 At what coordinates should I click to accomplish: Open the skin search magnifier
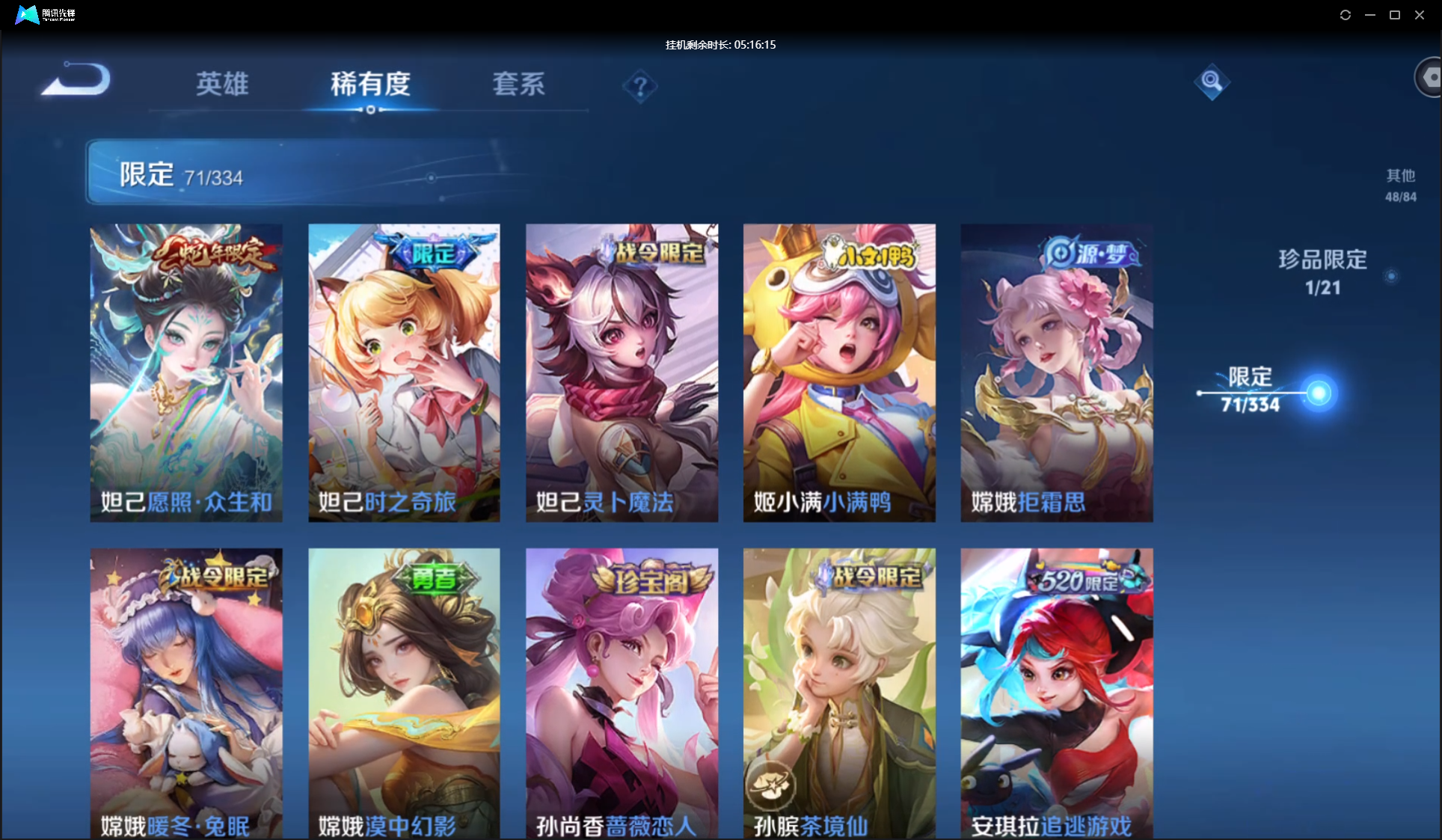pos(1211,82)
